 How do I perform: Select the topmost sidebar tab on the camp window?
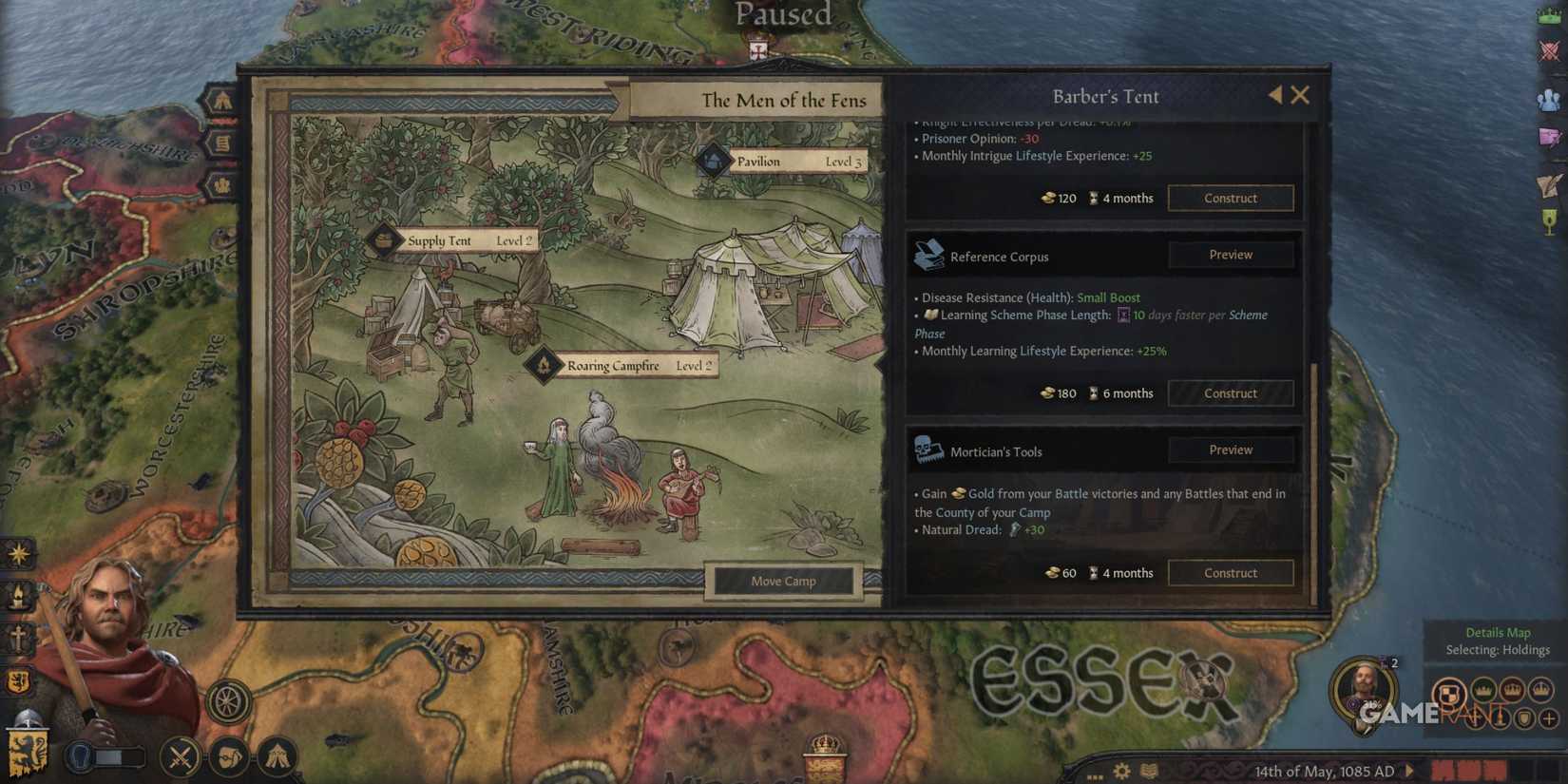[x=222, y=98]
